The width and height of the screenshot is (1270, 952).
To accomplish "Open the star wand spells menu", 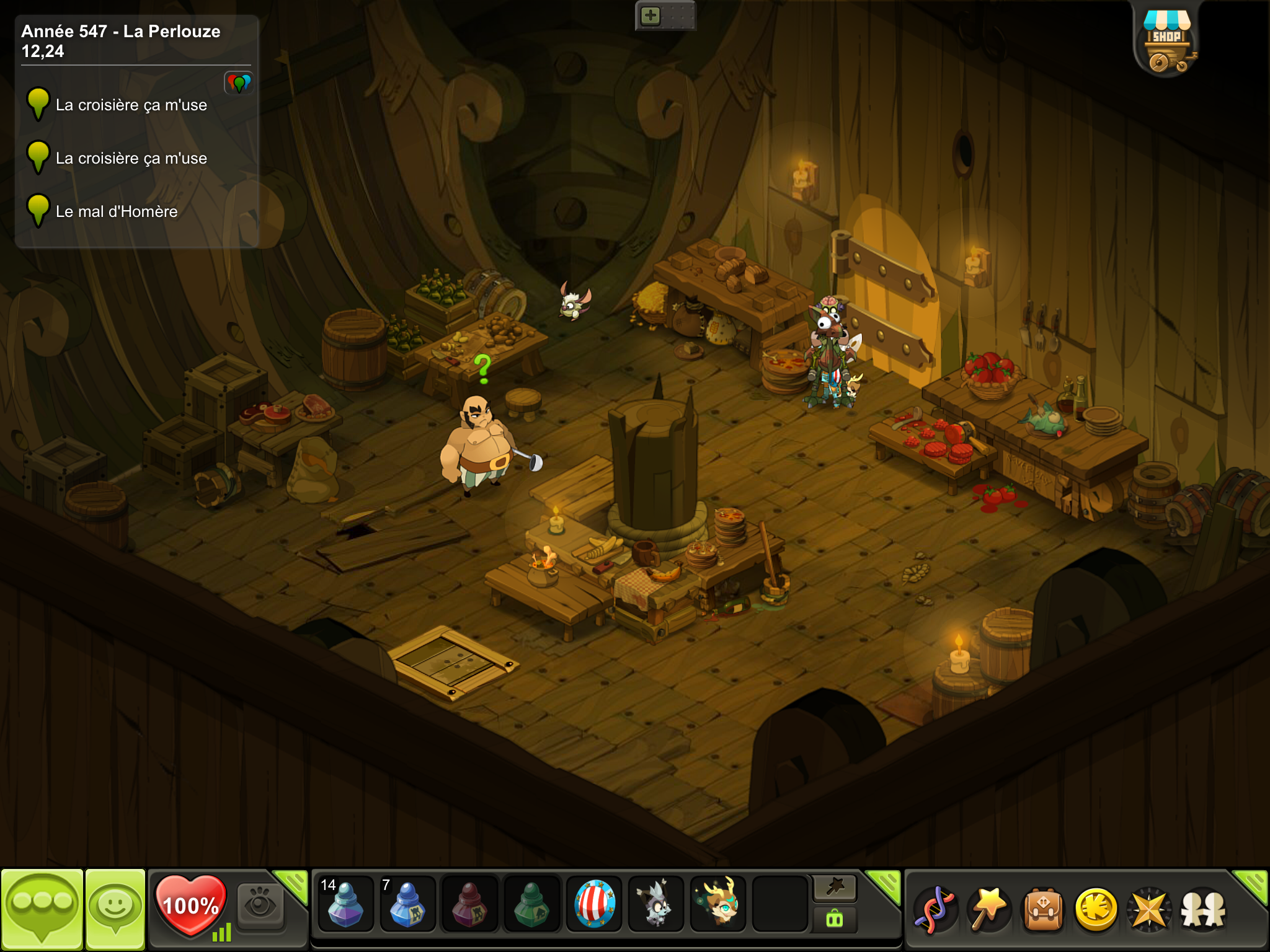I will coord(989,910).
